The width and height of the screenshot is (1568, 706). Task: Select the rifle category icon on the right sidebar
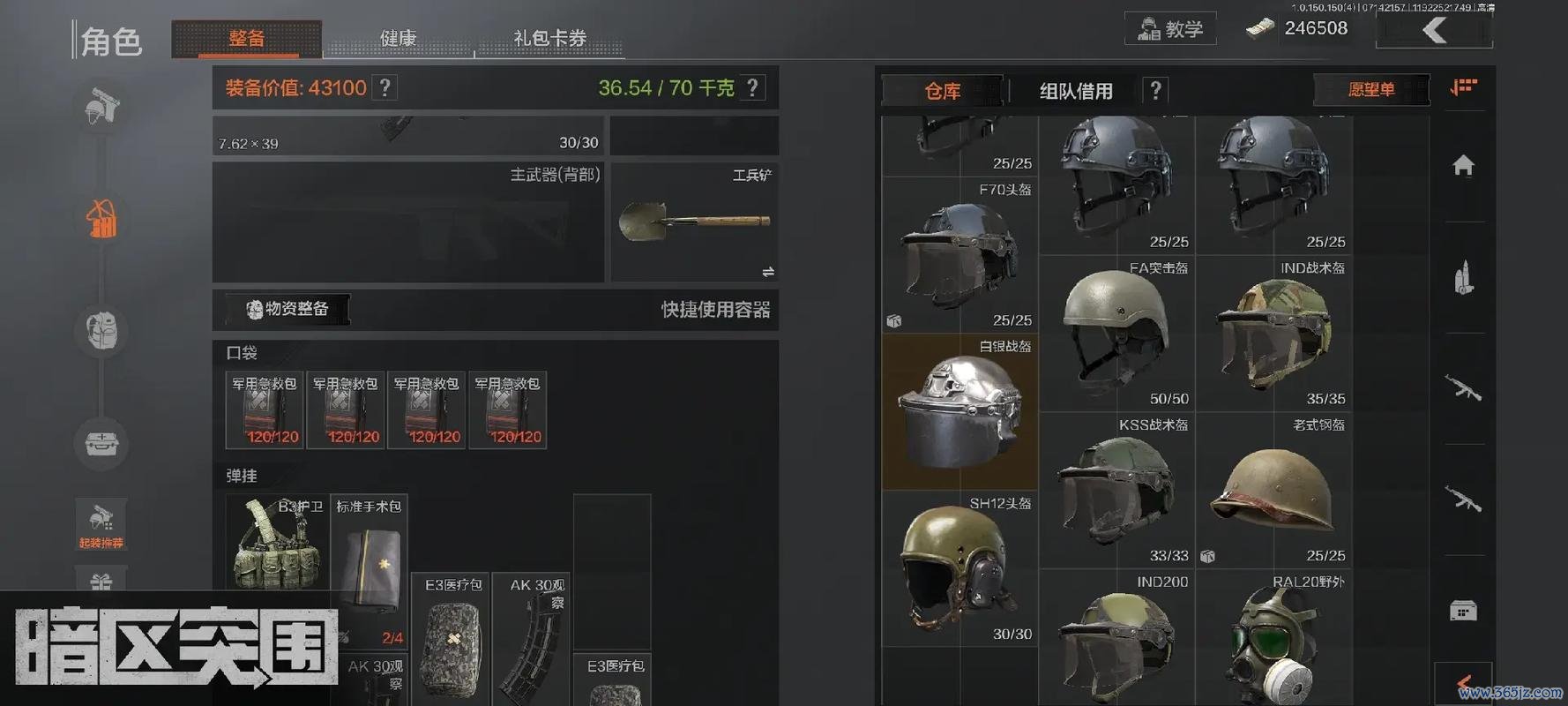tap(1463, 388)
